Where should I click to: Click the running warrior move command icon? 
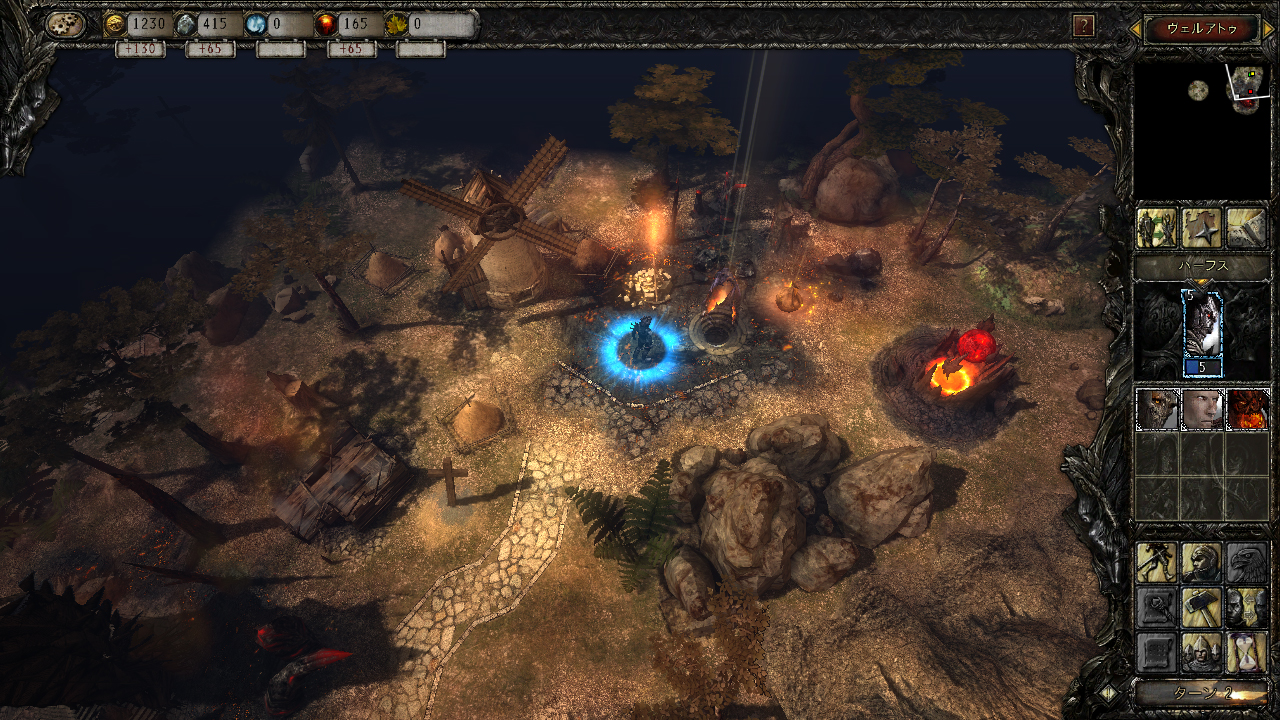[1157, 563]
